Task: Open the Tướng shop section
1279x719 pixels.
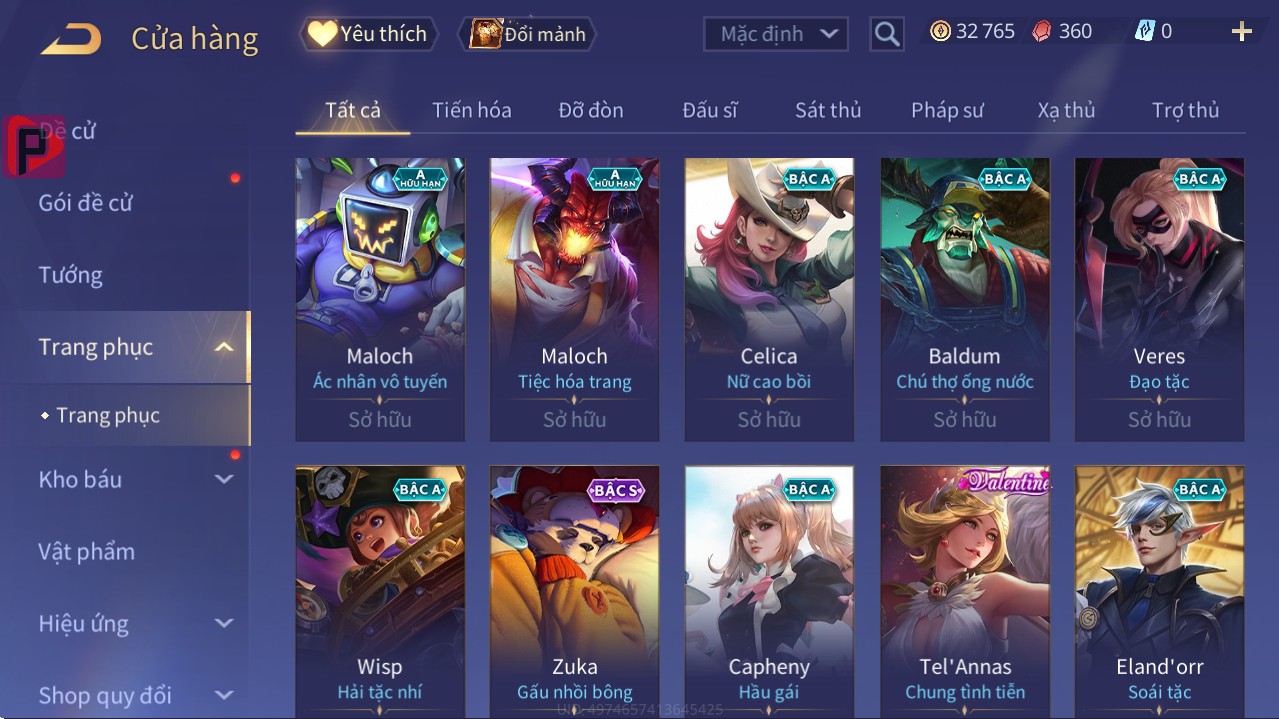Action: tap(71, 275)
